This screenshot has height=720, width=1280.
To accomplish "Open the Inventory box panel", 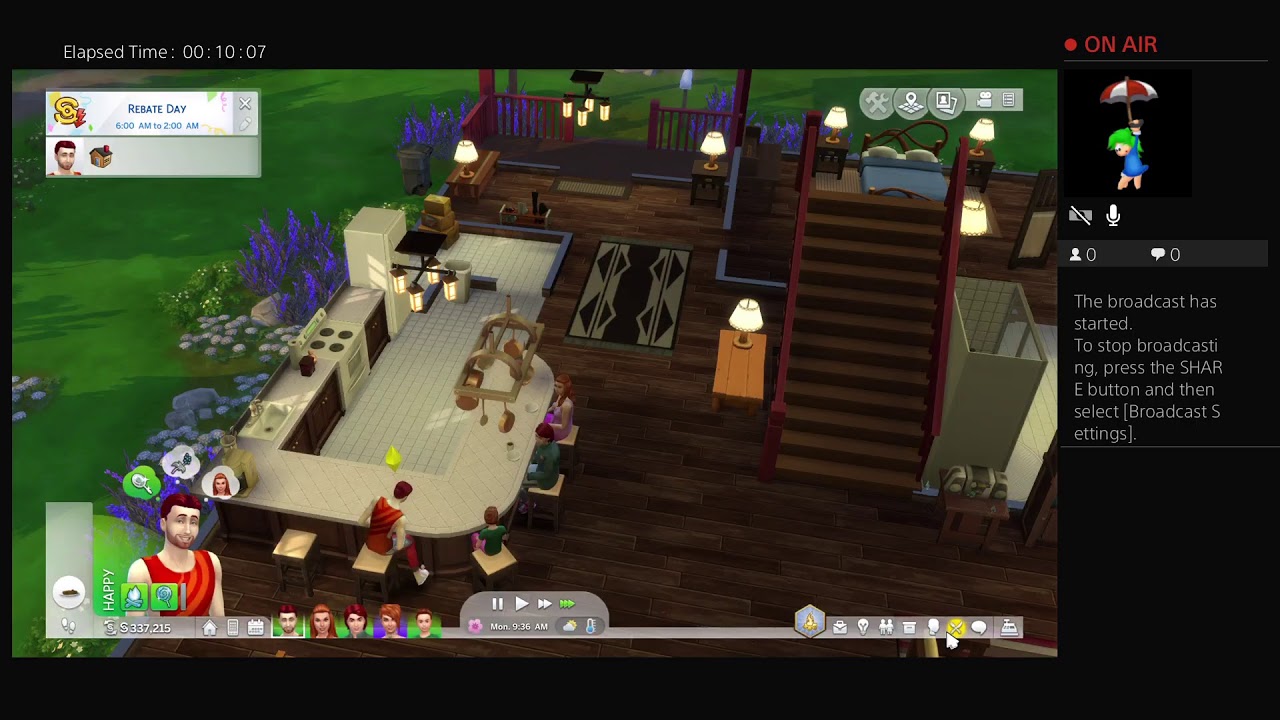I will [x=909, y=627].
